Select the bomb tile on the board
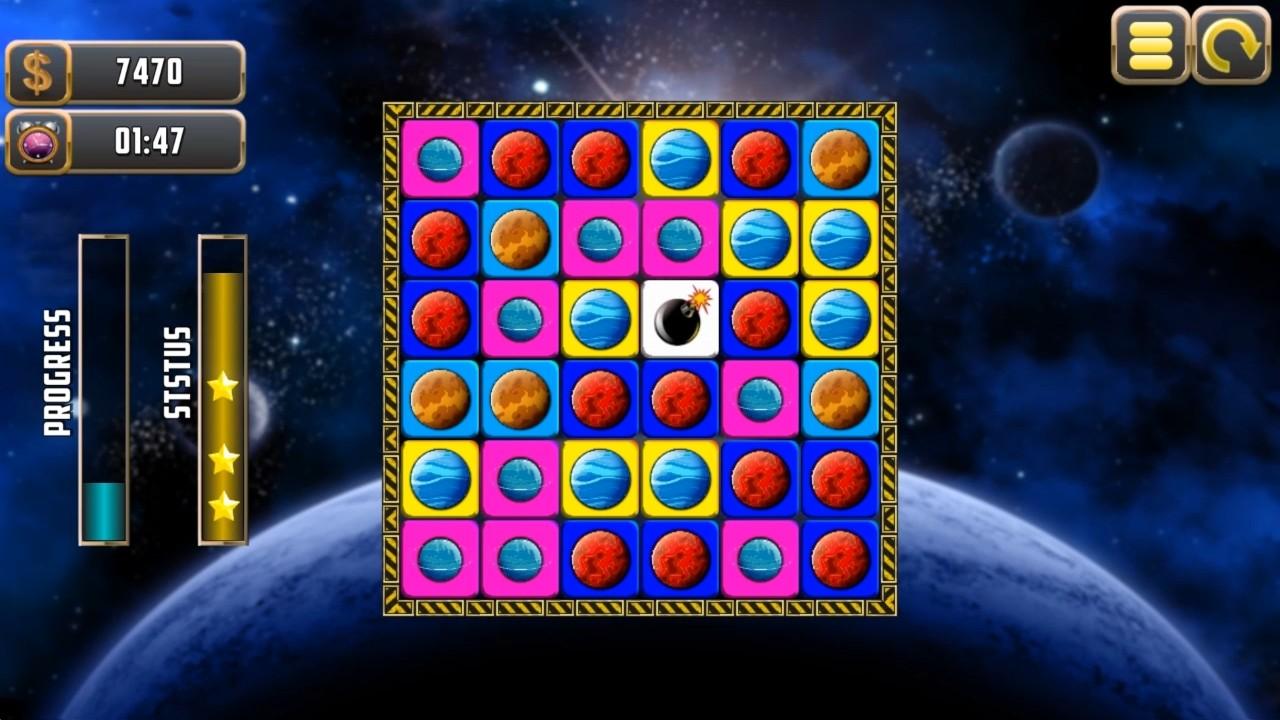 [681, 320]
